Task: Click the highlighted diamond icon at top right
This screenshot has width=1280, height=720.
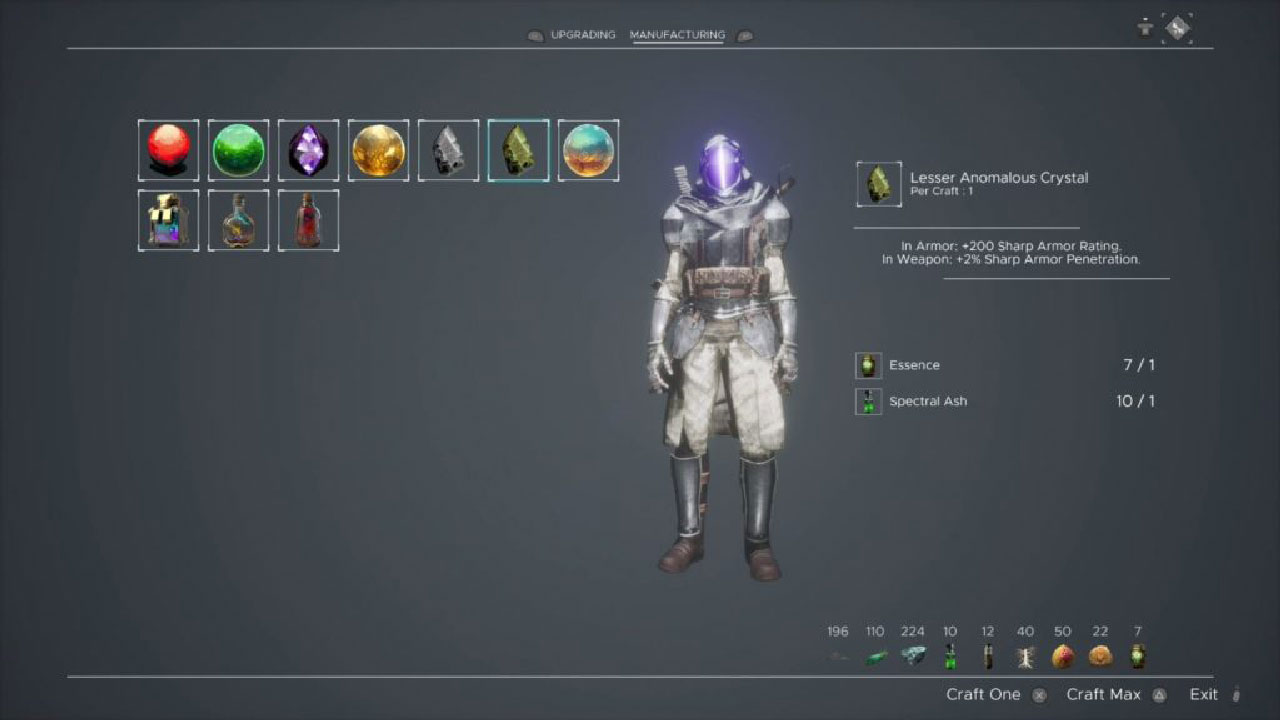Action: click(1178, 28)
